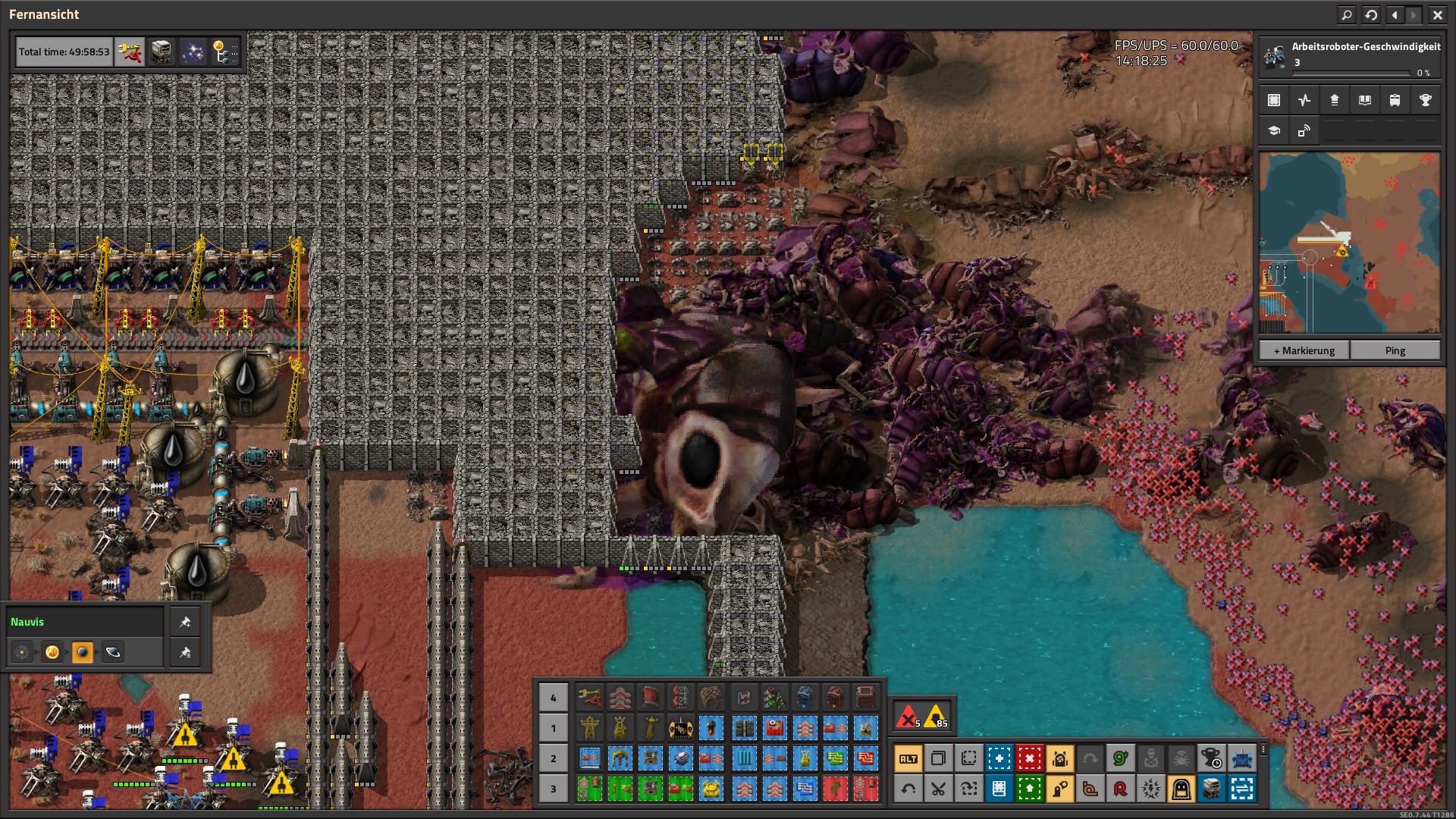
Task: Click the undo arrow shortcut
Action: 908,789
